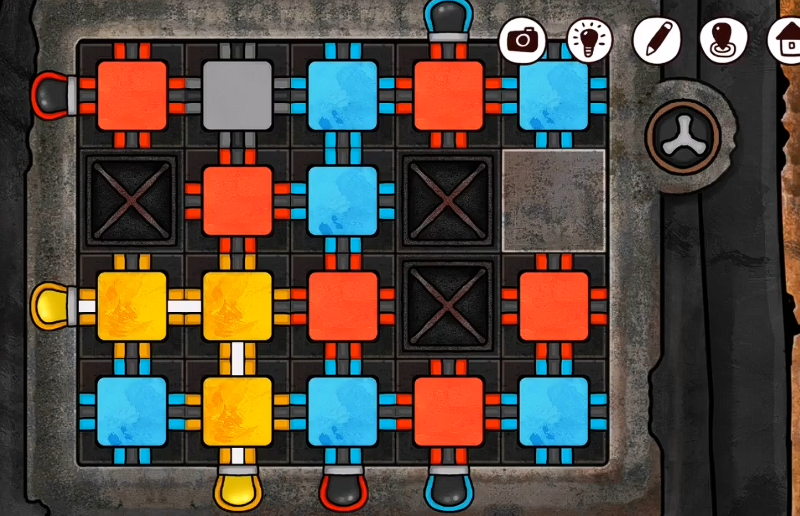Take a screenshot with the camera icon
This screenshot has height=516, width=800.
coord(522,40)
